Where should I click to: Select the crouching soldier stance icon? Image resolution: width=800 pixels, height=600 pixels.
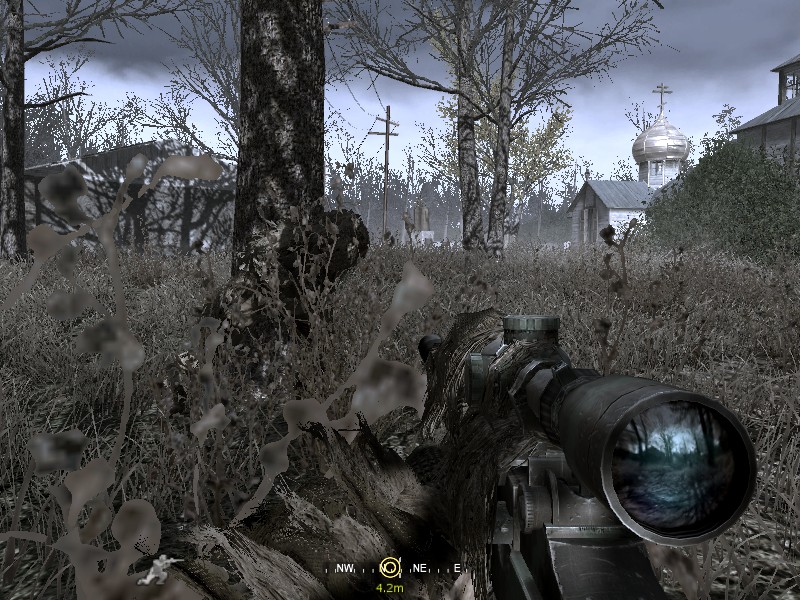pyautogui.click(x=156, y=570)
